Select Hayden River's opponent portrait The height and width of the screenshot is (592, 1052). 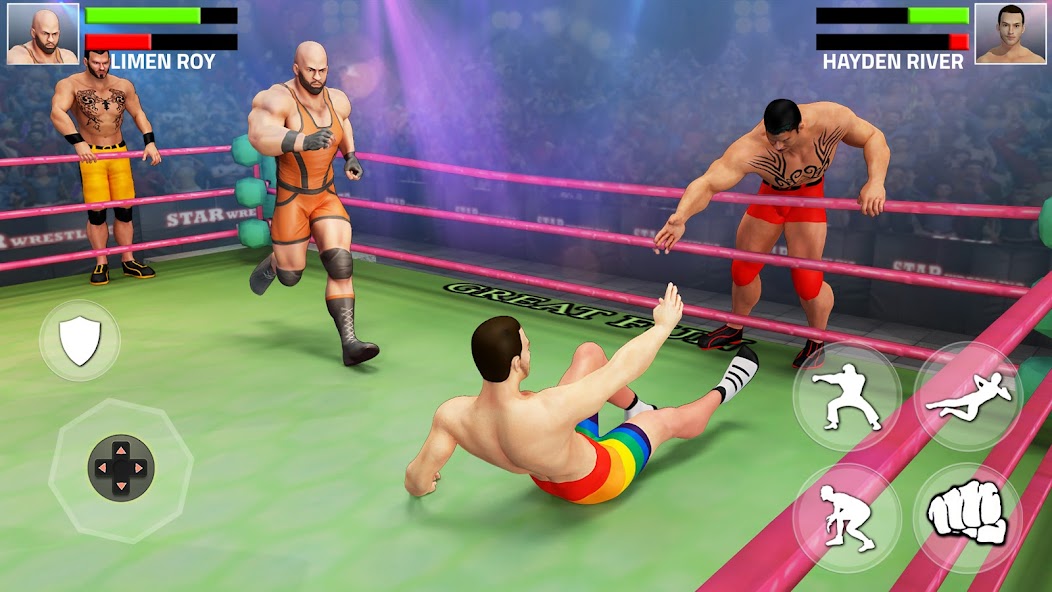[1010, 34]
